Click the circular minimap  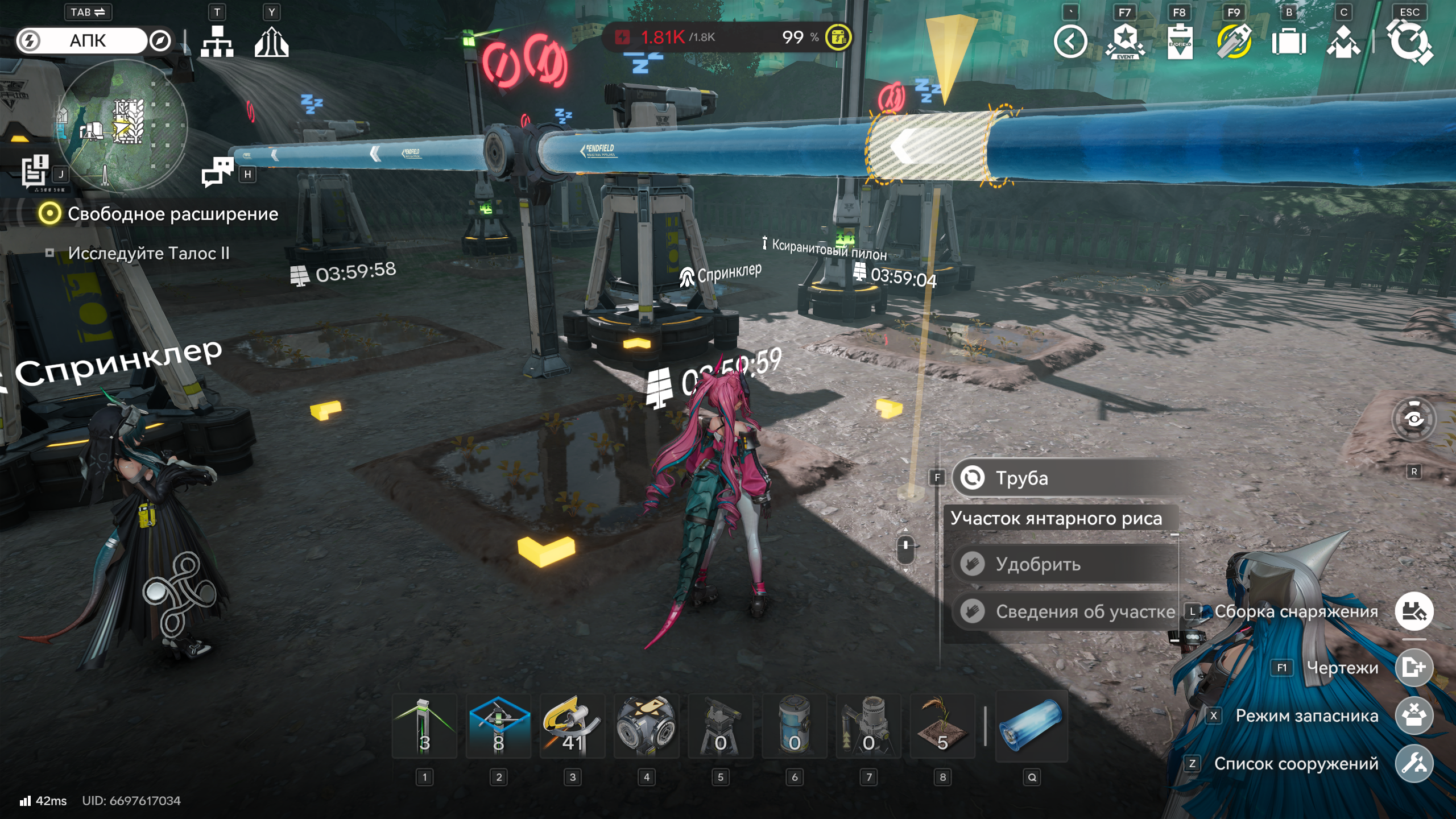(x=122, y=125)
